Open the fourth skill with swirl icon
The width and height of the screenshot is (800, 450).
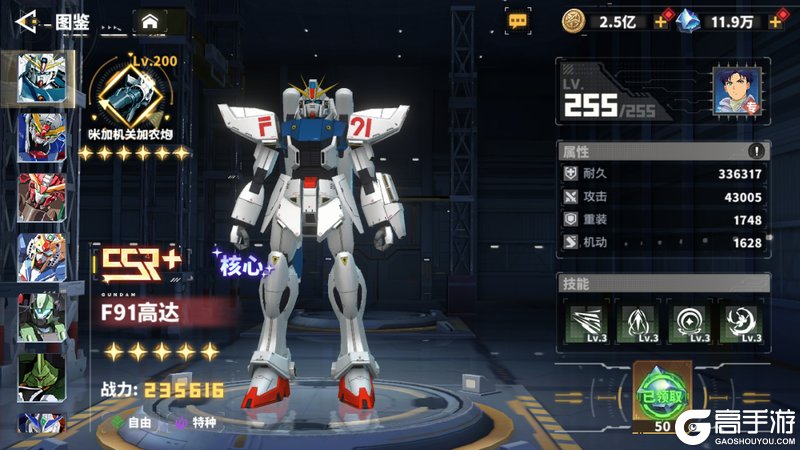click(741, 322)
